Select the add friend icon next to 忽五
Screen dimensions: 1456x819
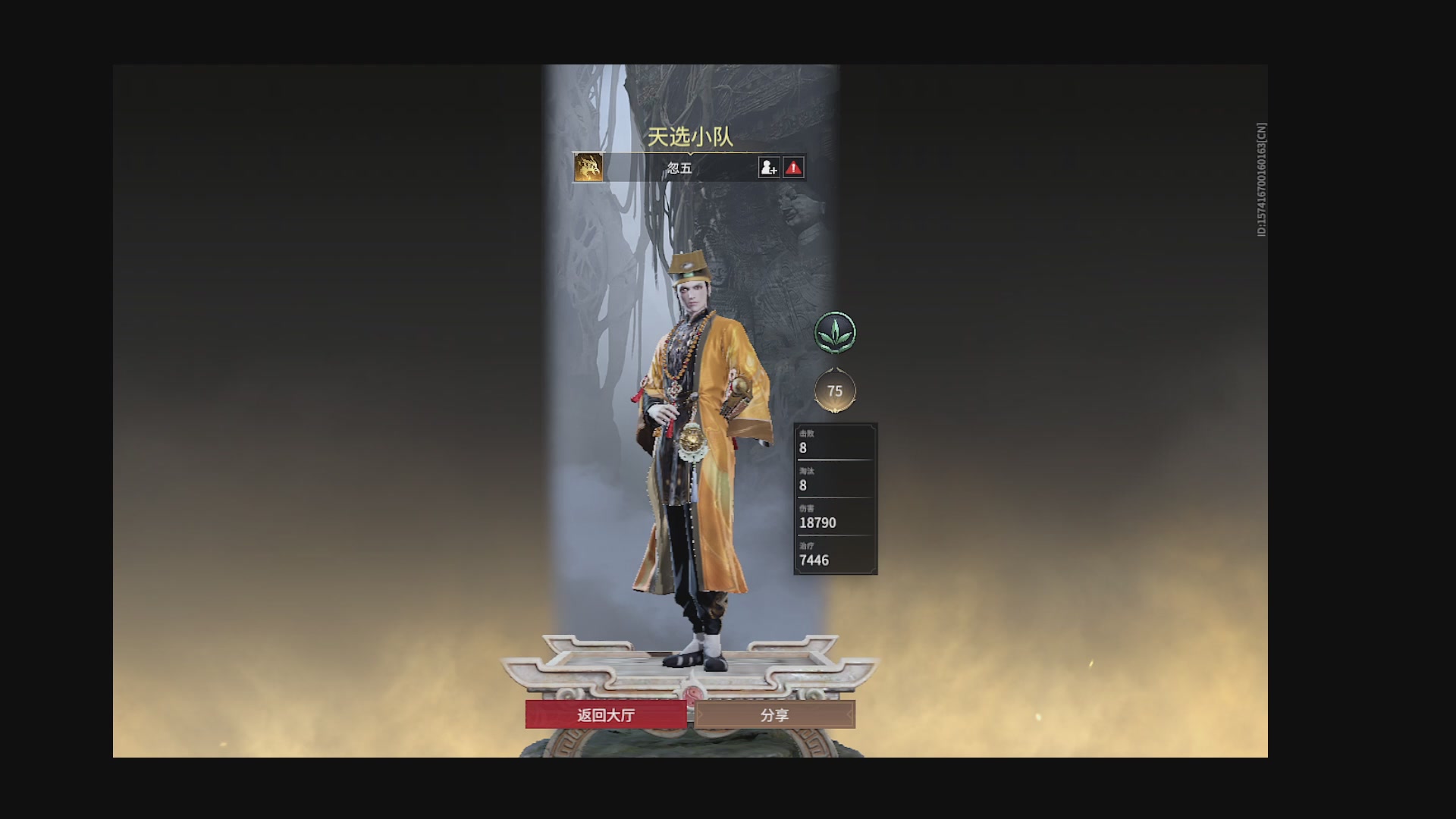click(x=768, y=167)
